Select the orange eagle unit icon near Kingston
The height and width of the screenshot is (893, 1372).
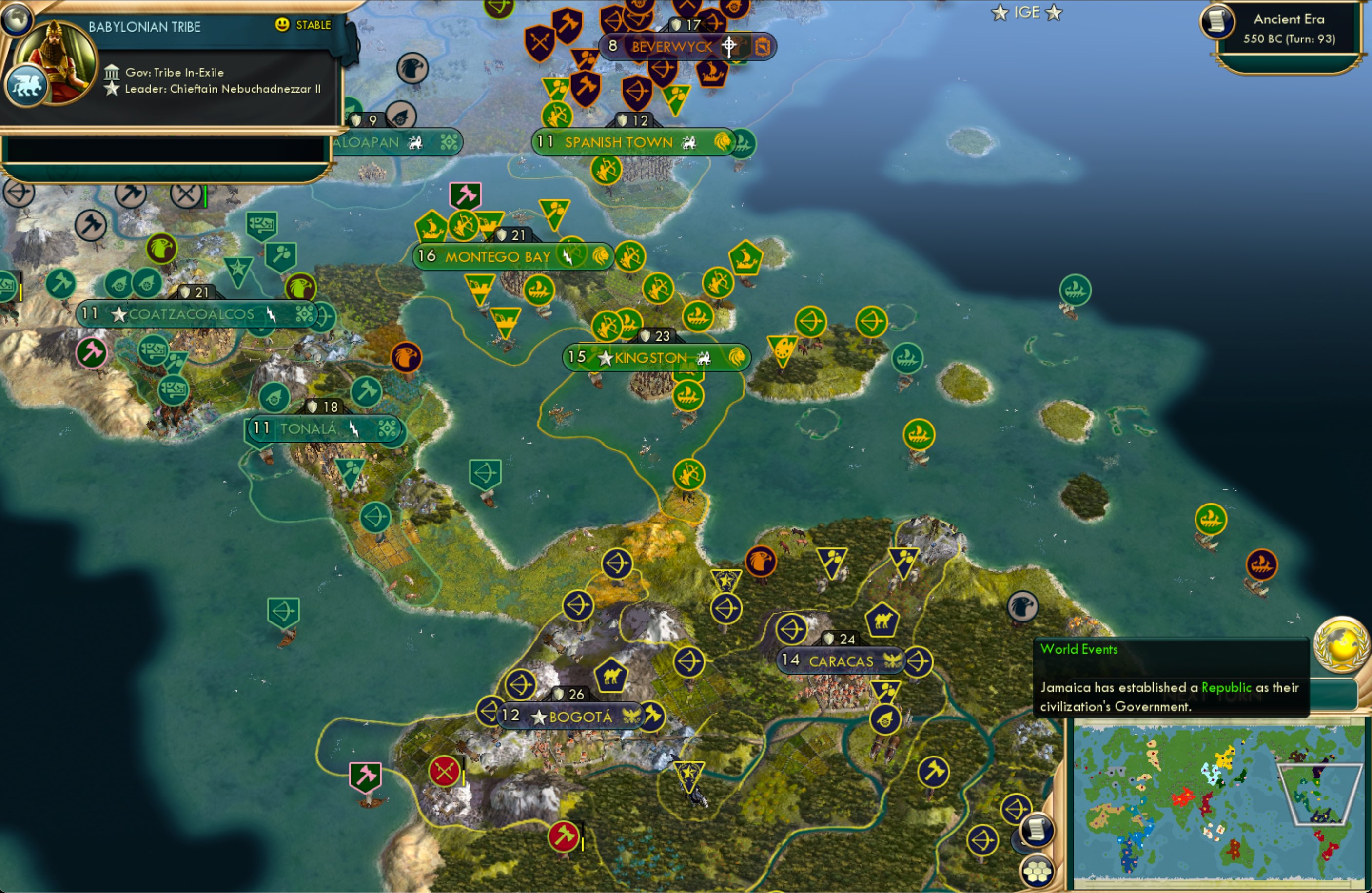pyautogui.click(x=408, y=356)
